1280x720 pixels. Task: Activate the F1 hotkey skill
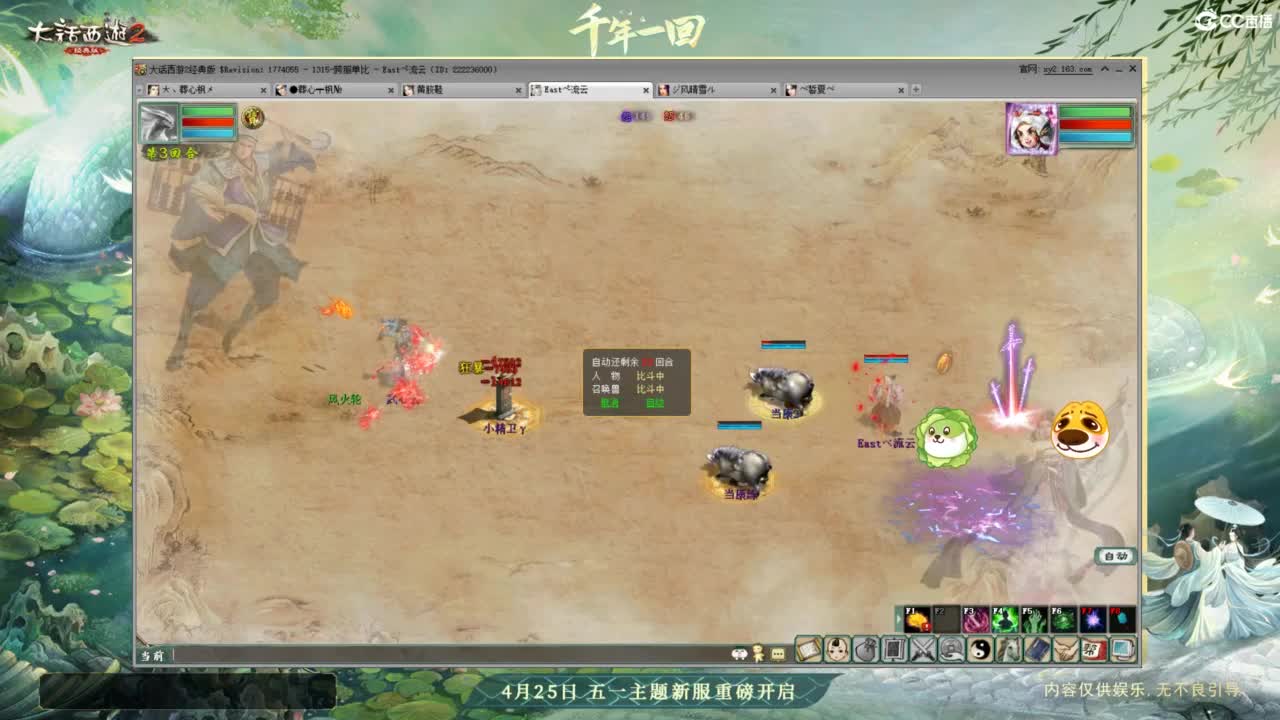(916, 618)
